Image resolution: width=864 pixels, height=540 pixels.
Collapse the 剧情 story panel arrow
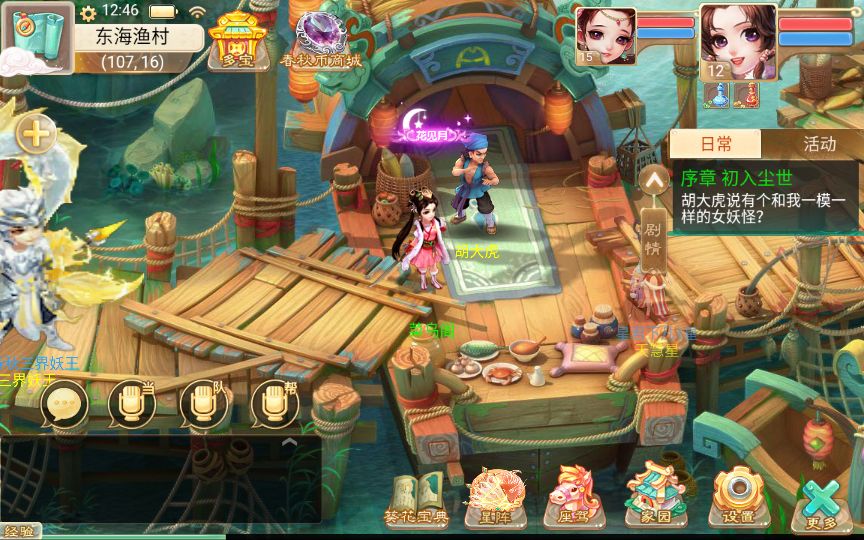tap(653, 181)
